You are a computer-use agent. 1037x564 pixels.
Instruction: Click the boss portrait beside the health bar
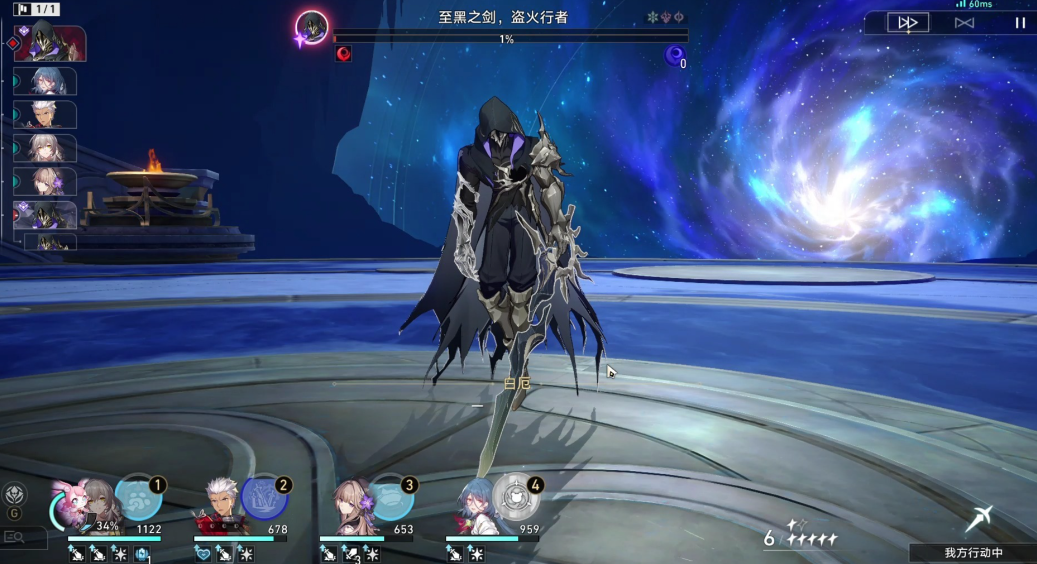tap(313, 27)
